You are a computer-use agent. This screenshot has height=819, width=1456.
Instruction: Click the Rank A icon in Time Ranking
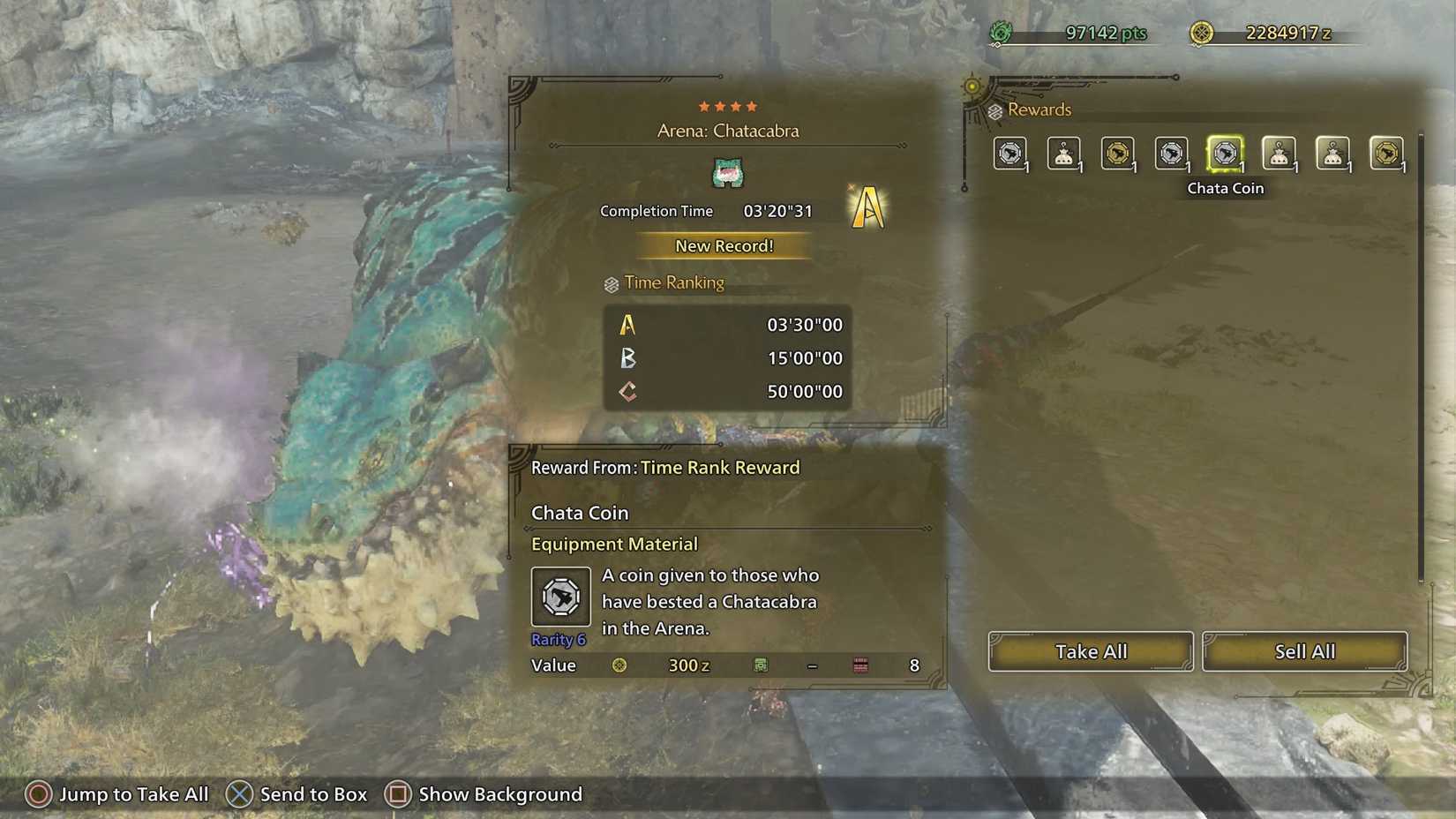click(x=627, y=325)
